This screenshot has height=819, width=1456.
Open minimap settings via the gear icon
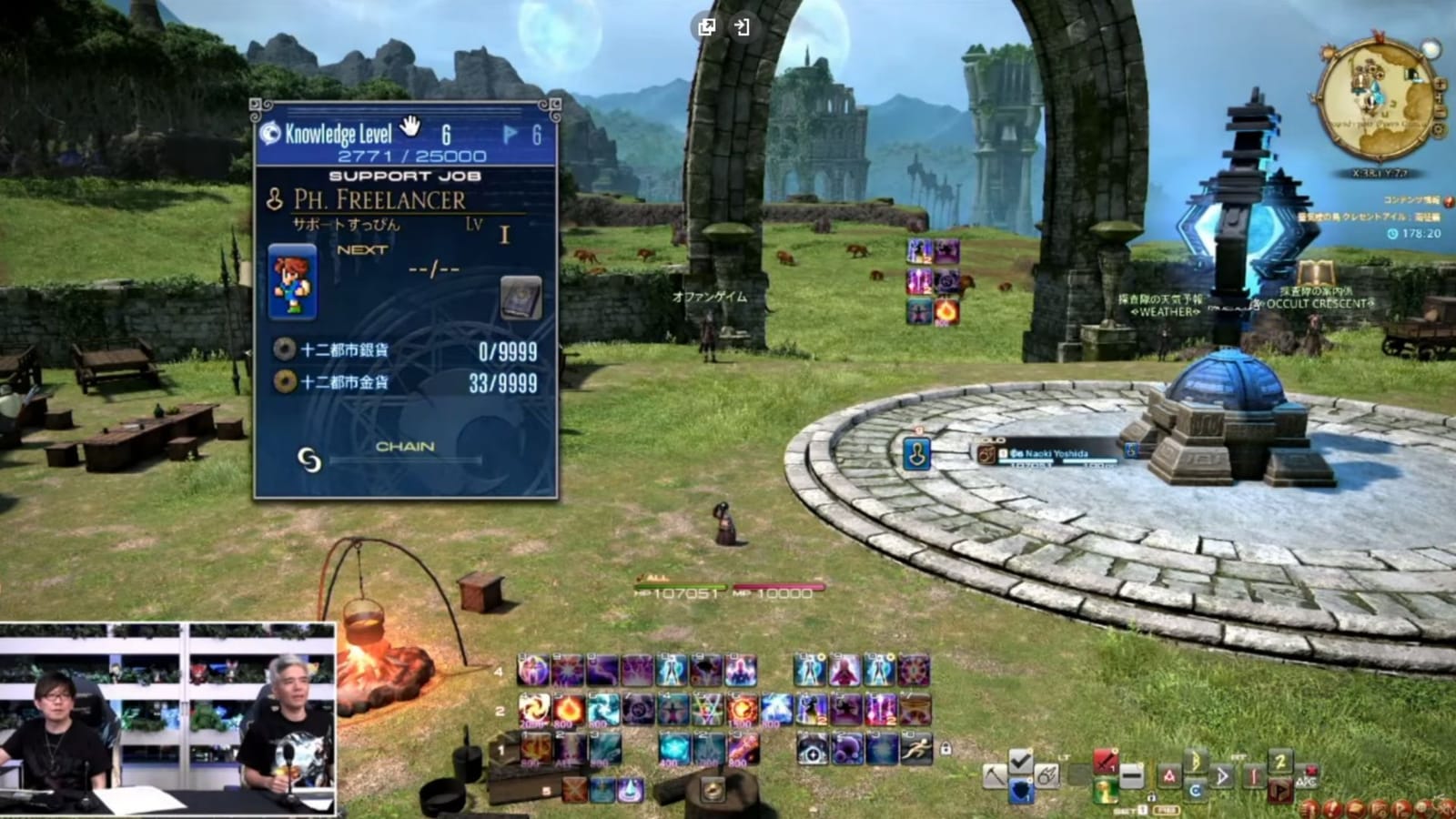1439,128
